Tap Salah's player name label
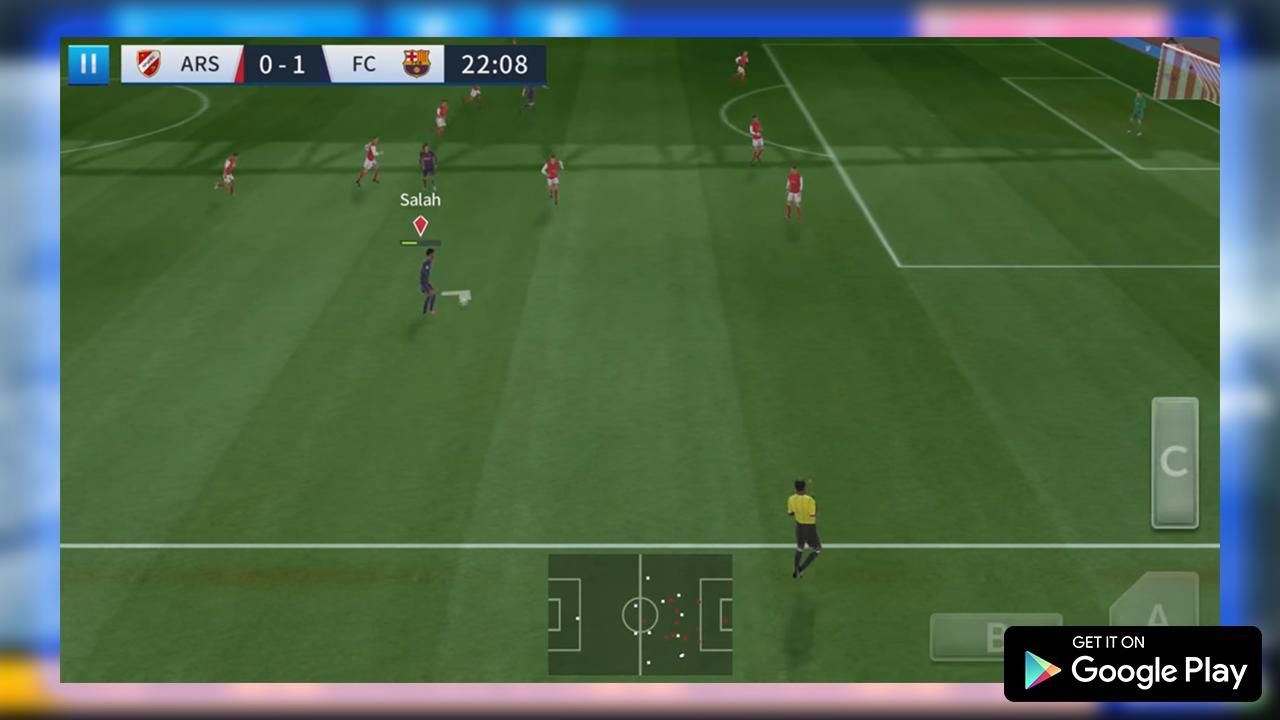This screenshot has width=1280, height=720. [420, 199]
